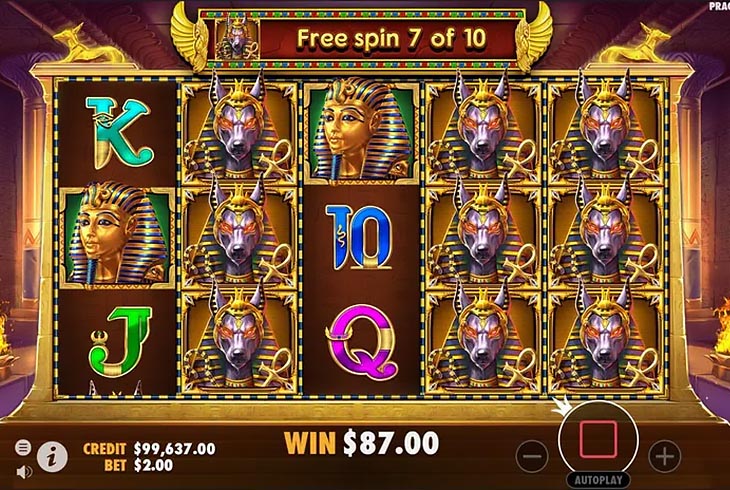This screenshot has width=730, height=490.
Task: Toggle the sound speaker icon
Action: (x=22, y=471)
